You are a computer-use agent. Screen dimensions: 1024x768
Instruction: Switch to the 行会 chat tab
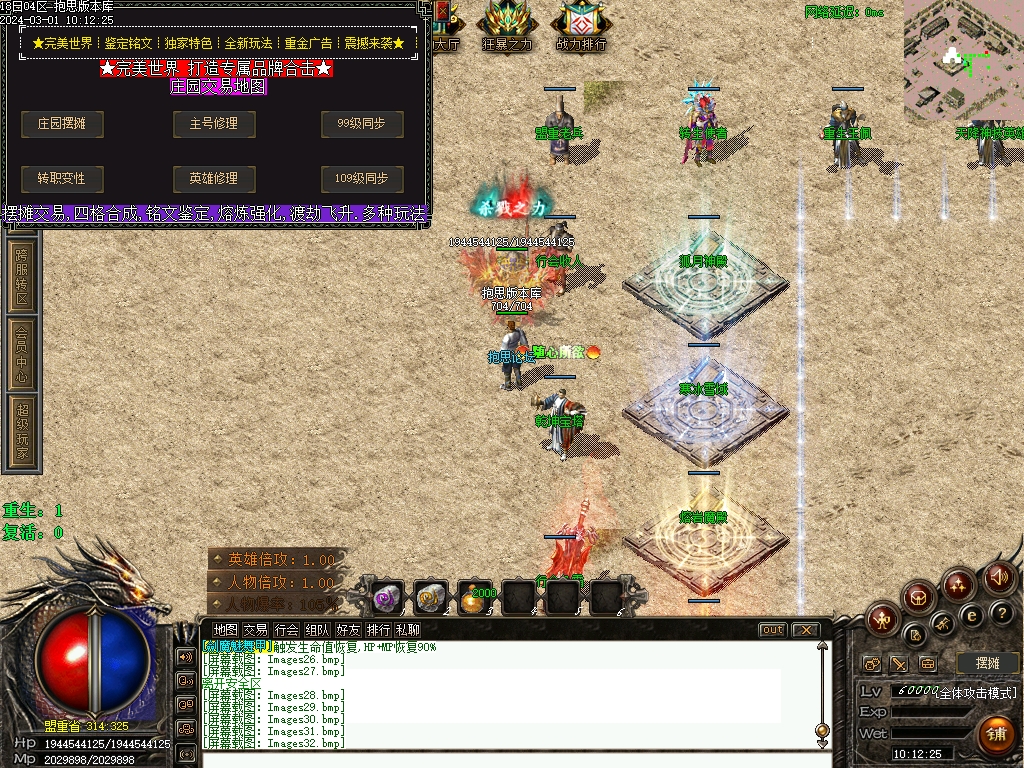[x=286, y=630]
